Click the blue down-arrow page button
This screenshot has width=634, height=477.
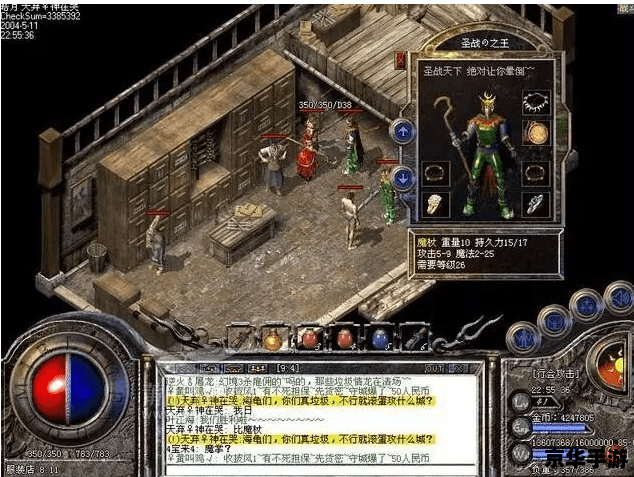click(402, 177)
